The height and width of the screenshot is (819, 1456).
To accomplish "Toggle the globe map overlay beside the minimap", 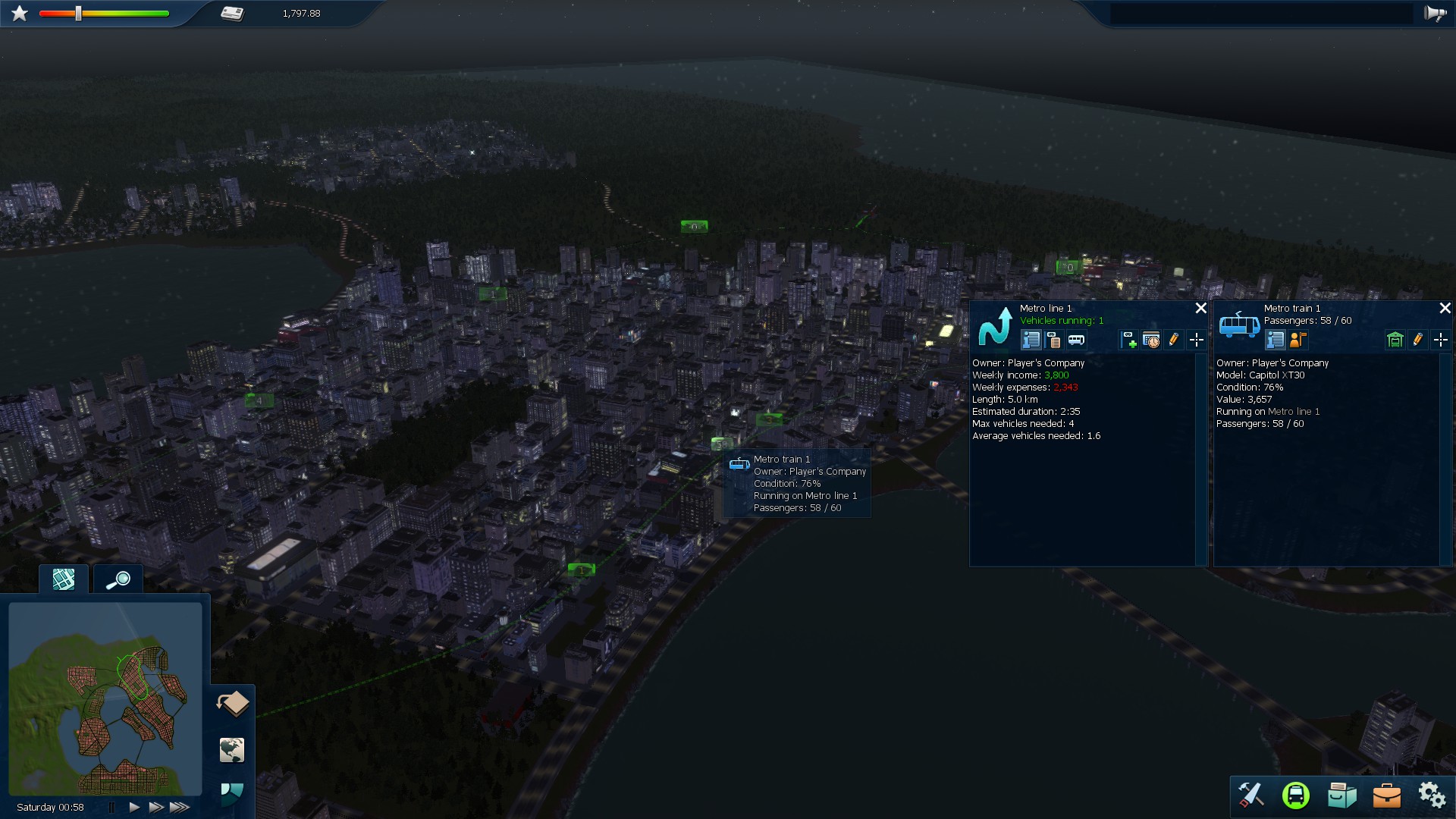I will pos(231,751).
